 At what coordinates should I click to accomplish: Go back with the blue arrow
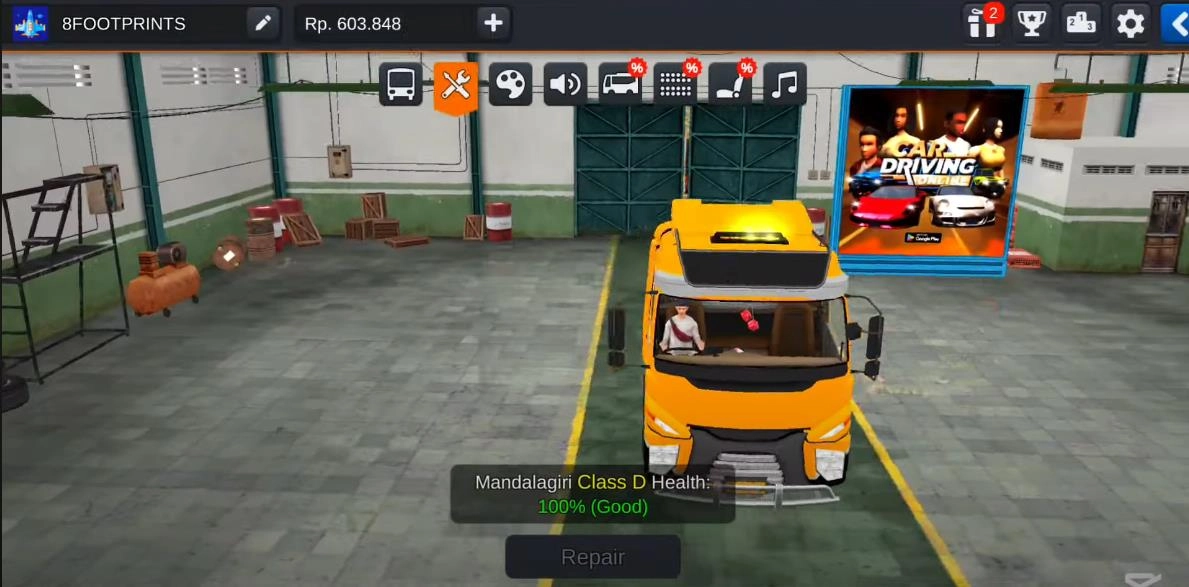[1175, 23]
